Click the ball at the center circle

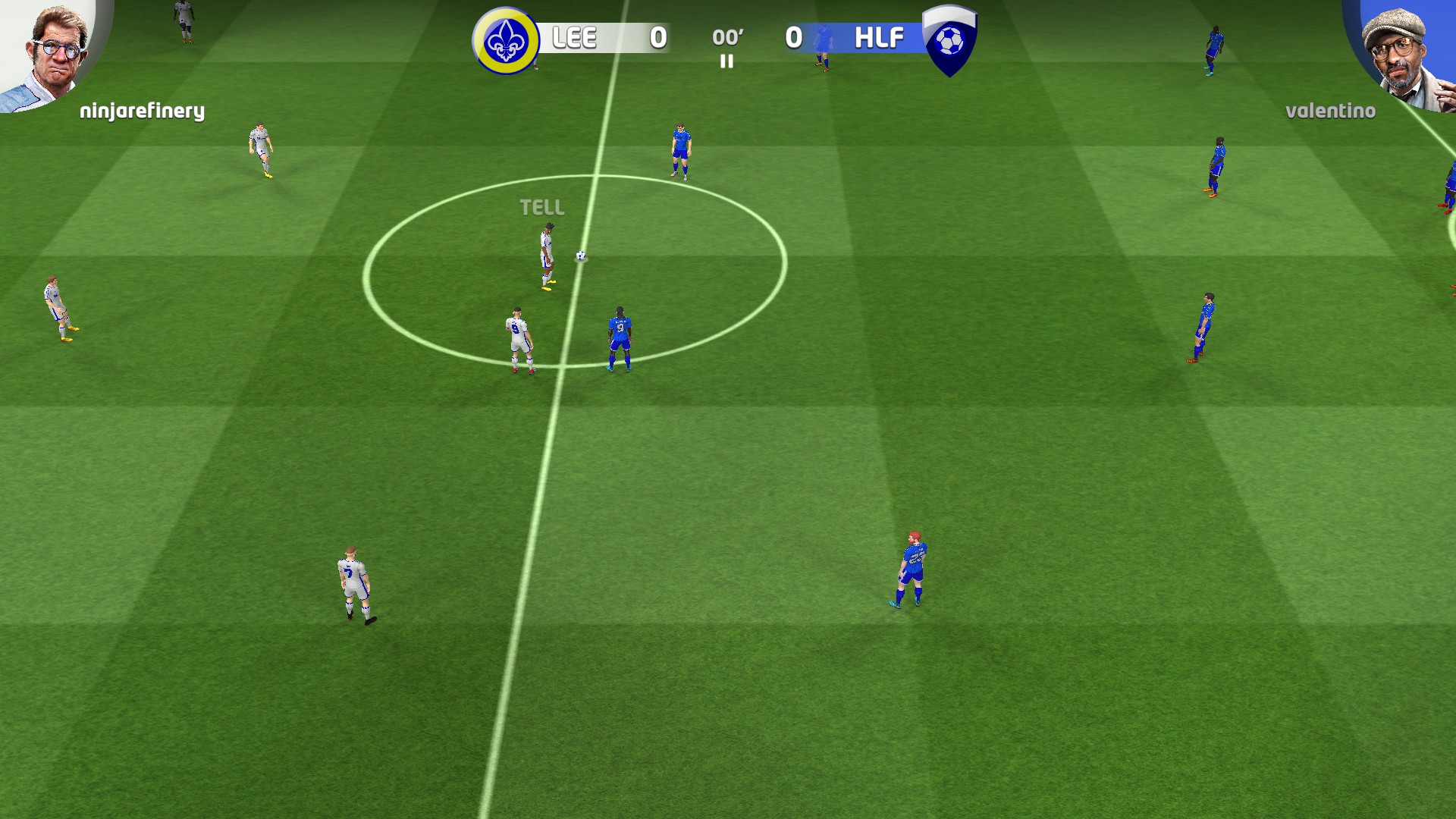579,257
